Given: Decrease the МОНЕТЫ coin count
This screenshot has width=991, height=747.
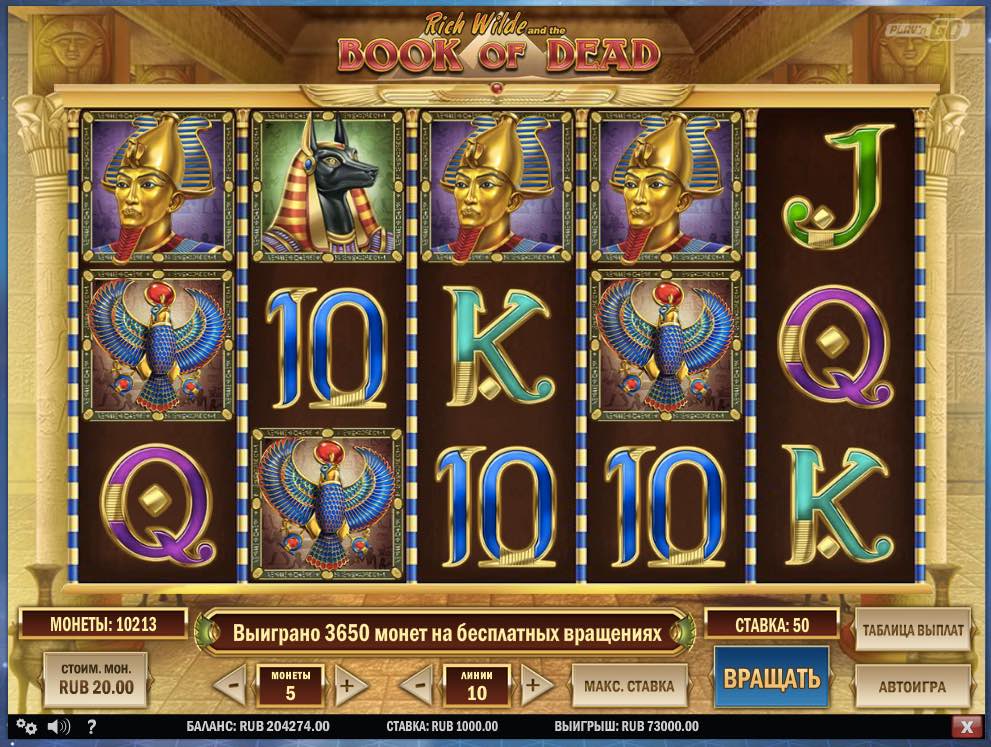Looking at the screenshot, I should pyautogui.click(x=231, y=687).
